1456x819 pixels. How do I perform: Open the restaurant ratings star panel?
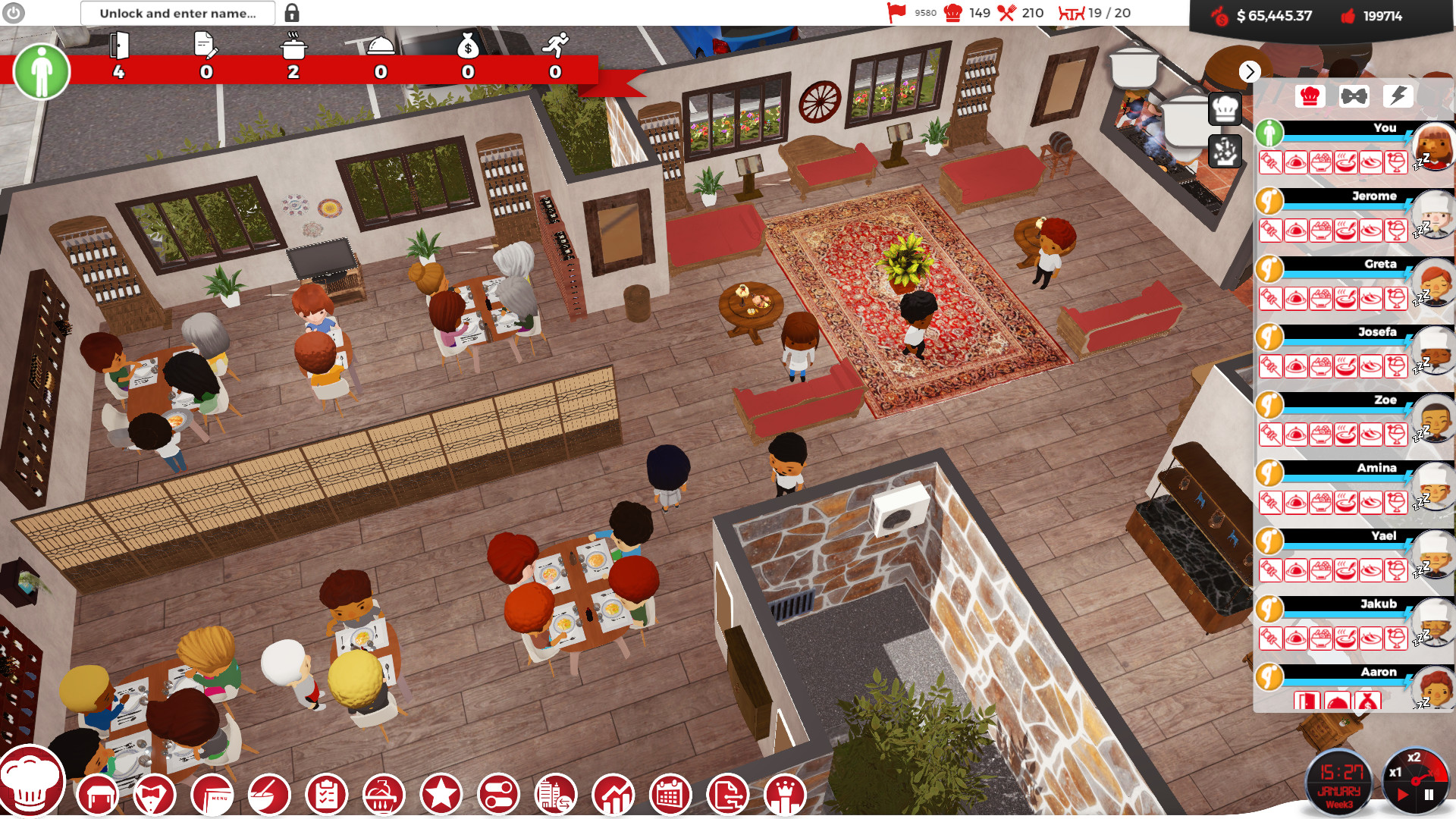[441, 794]
